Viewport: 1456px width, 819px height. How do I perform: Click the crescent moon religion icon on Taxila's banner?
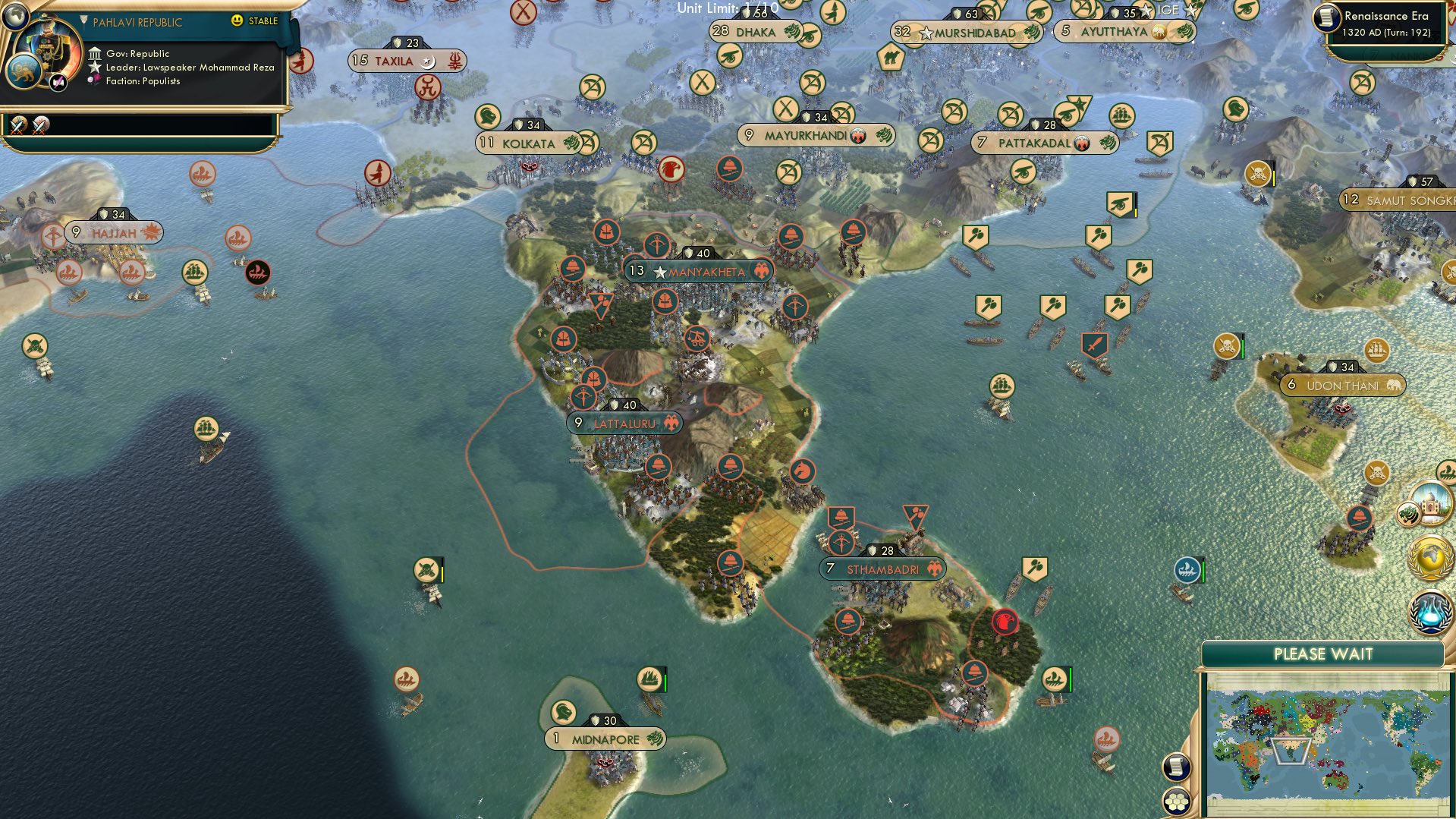(x=427, y=61)
